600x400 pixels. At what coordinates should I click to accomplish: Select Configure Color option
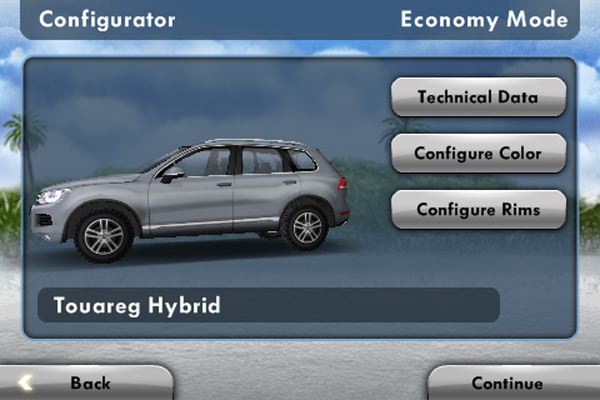478,154
